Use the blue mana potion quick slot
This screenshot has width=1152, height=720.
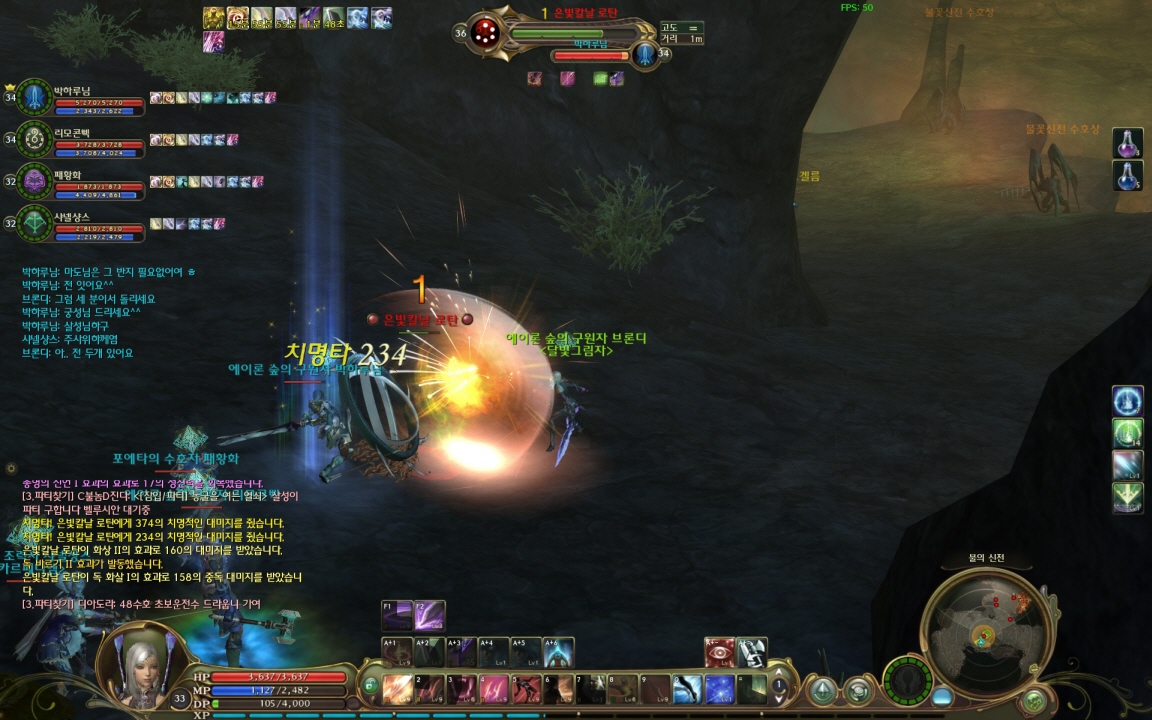(x=1127, y=175)
